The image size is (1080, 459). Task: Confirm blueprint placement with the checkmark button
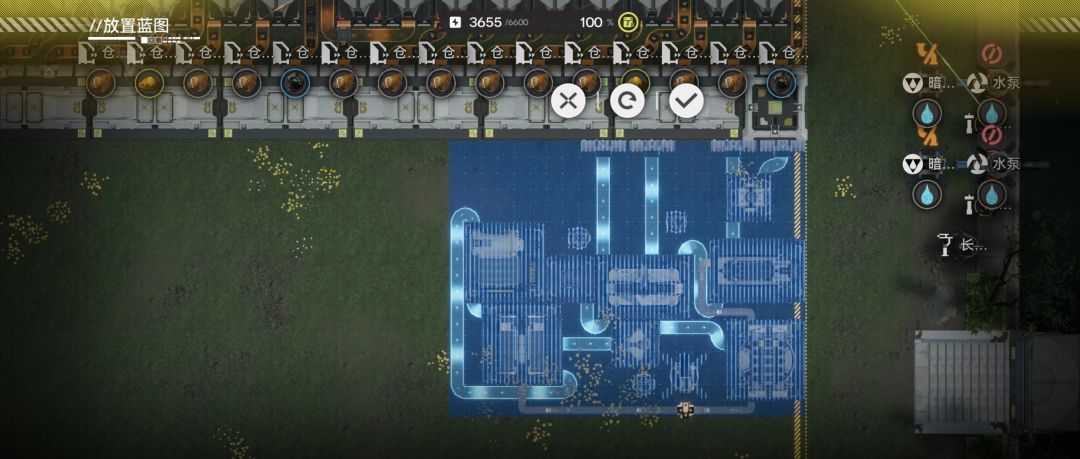[686, 100]
